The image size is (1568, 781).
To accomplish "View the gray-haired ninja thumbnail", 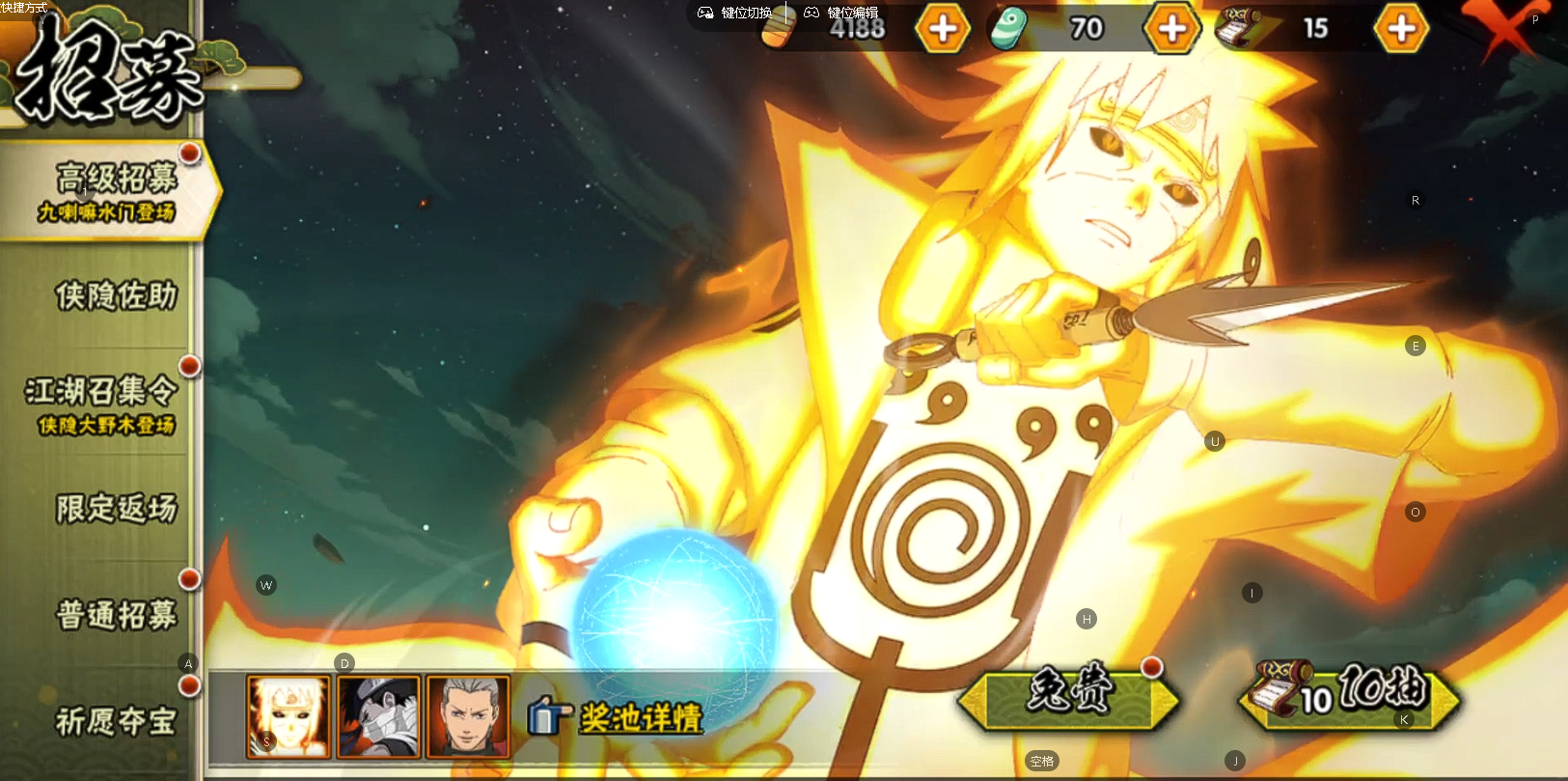I will click(x=468, y=715).
